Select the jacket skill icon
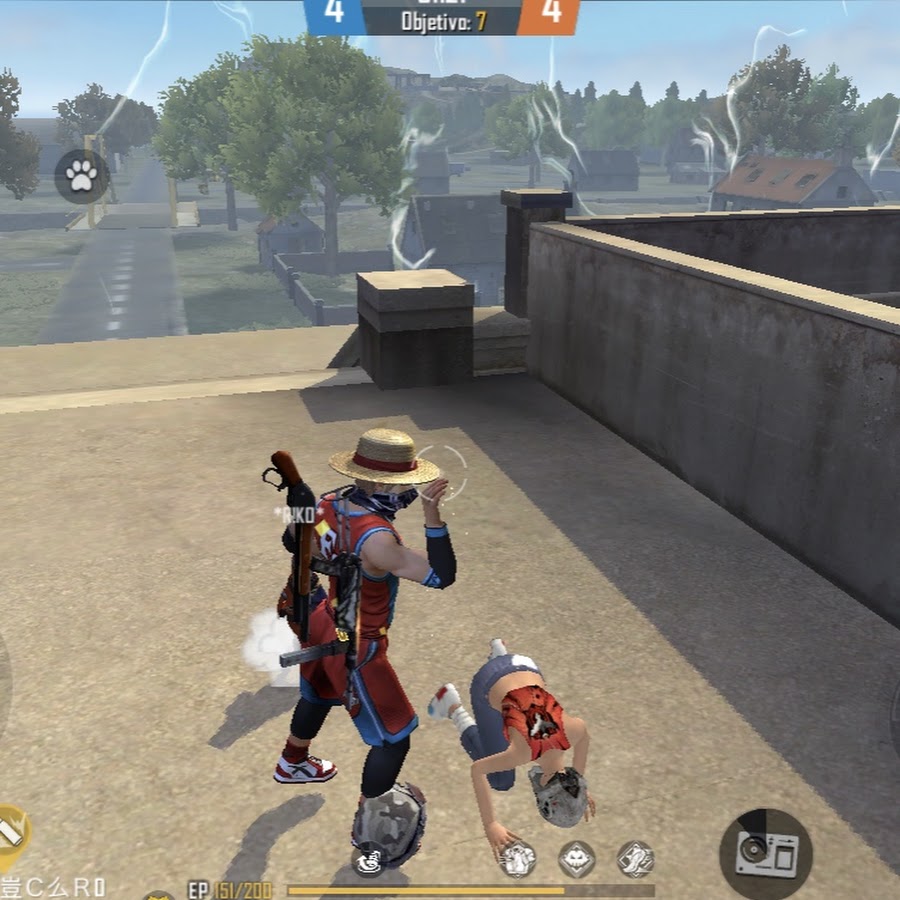 click(517, 859)
